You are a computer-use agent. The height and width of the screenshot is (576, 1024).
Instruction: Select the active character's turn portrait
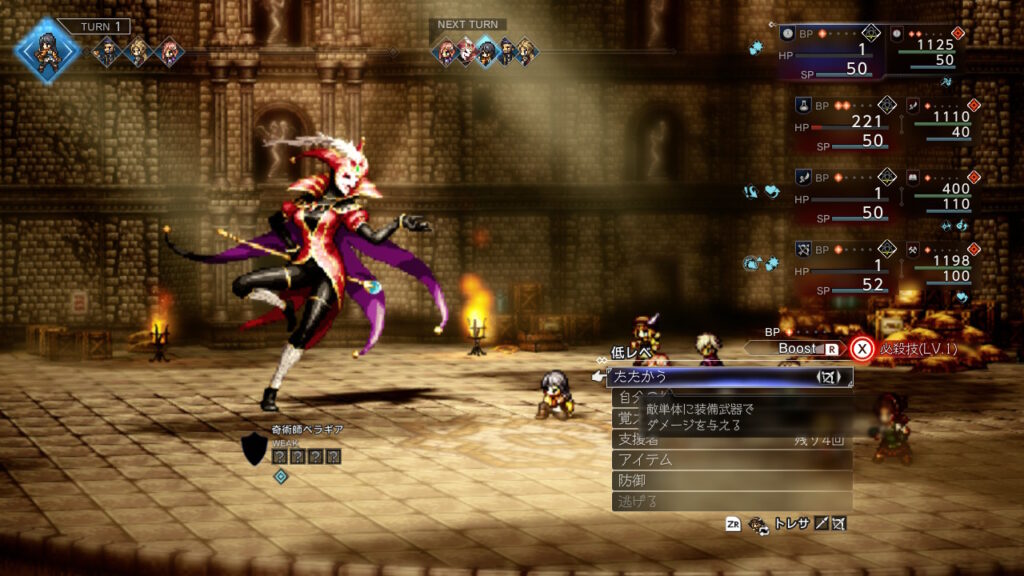click(x=46, y=50)
